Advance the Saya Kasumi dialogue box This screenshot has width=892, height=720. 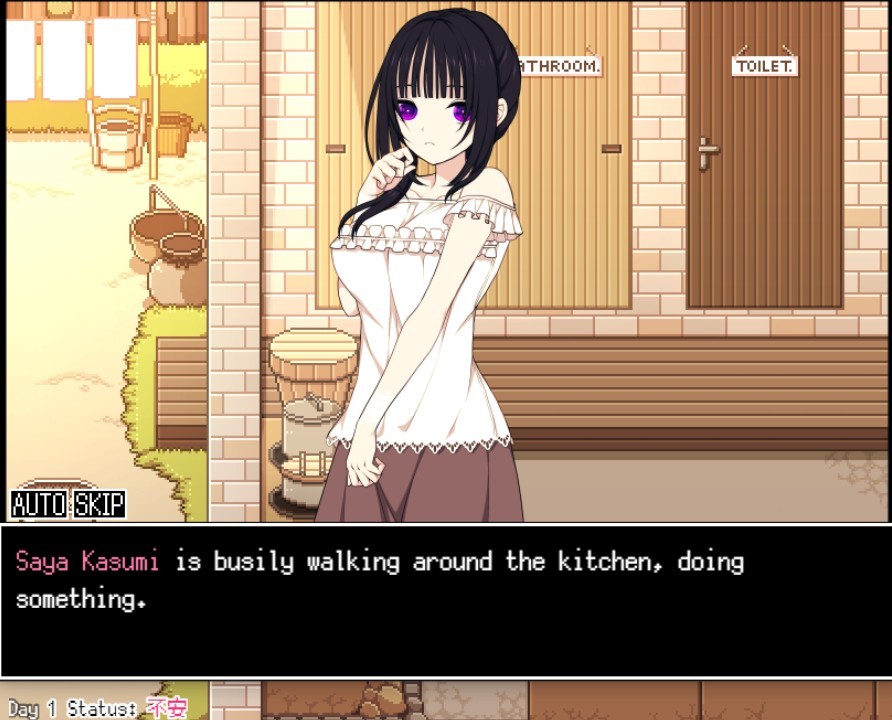(x=446, y=600)
